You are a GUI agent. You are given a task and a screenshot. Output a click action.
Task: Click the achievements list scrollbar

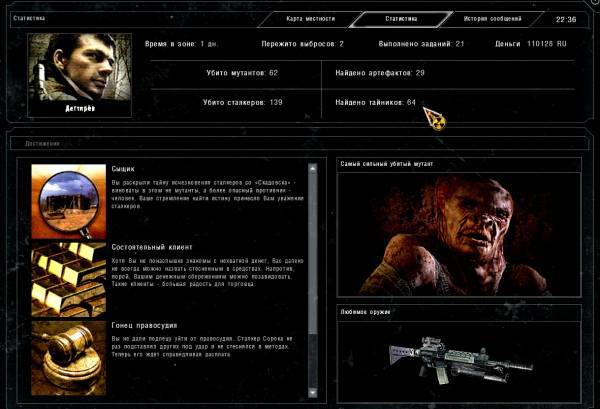click(x=320, y=280)
